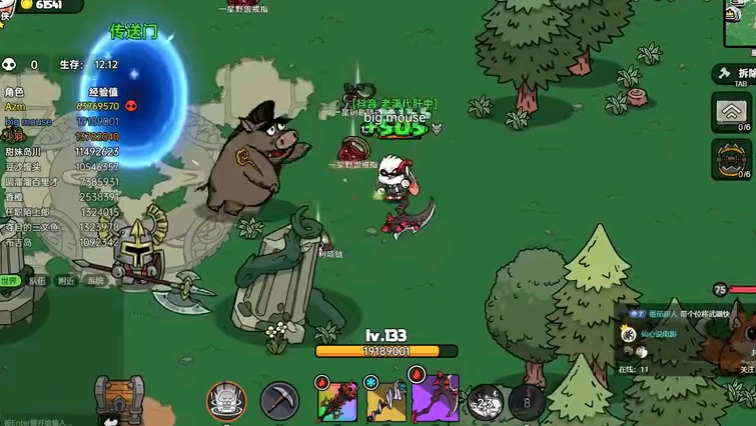Open the minimap
This screenshot has height=426, width=756.
point(741,22)
